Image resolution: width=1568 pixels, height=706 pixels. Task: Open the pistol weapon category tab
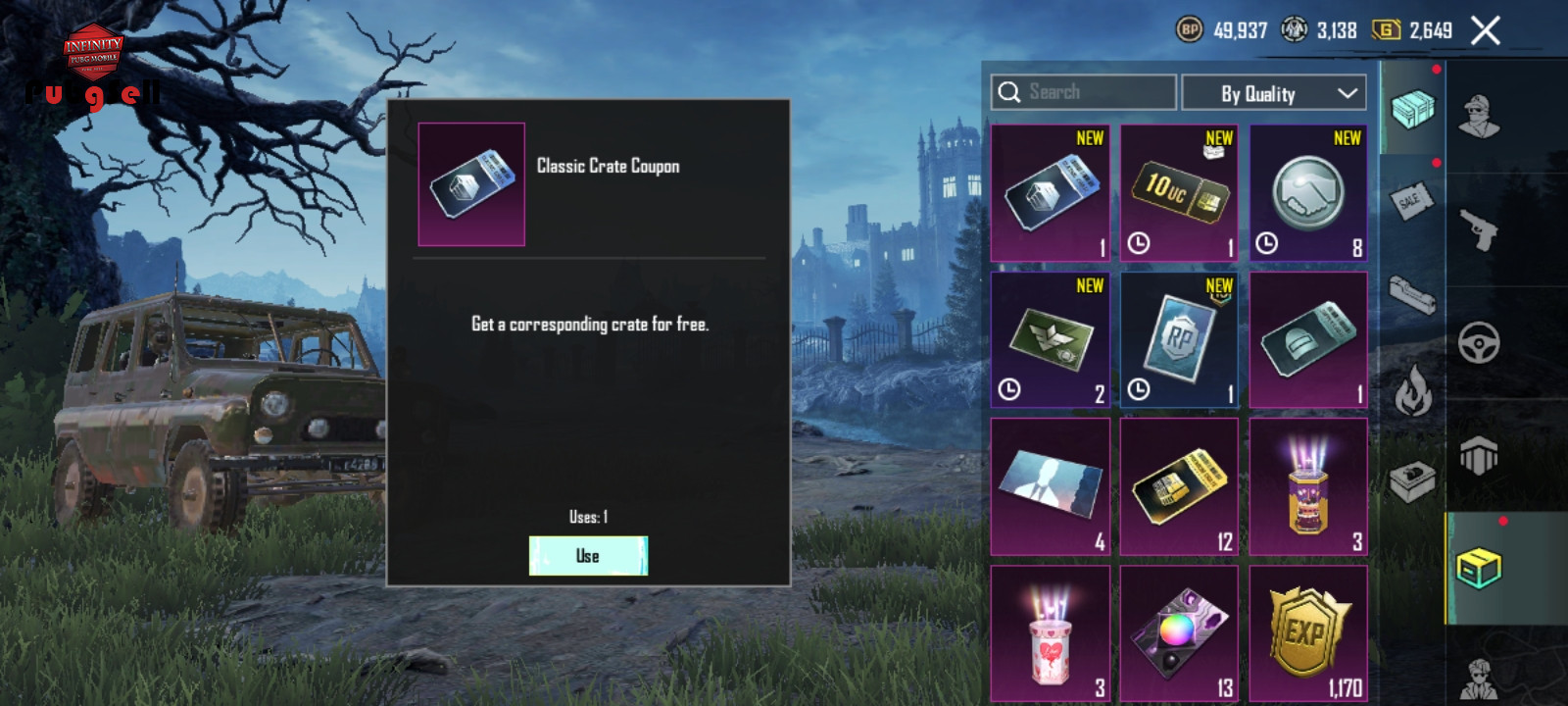(1478, 230)
